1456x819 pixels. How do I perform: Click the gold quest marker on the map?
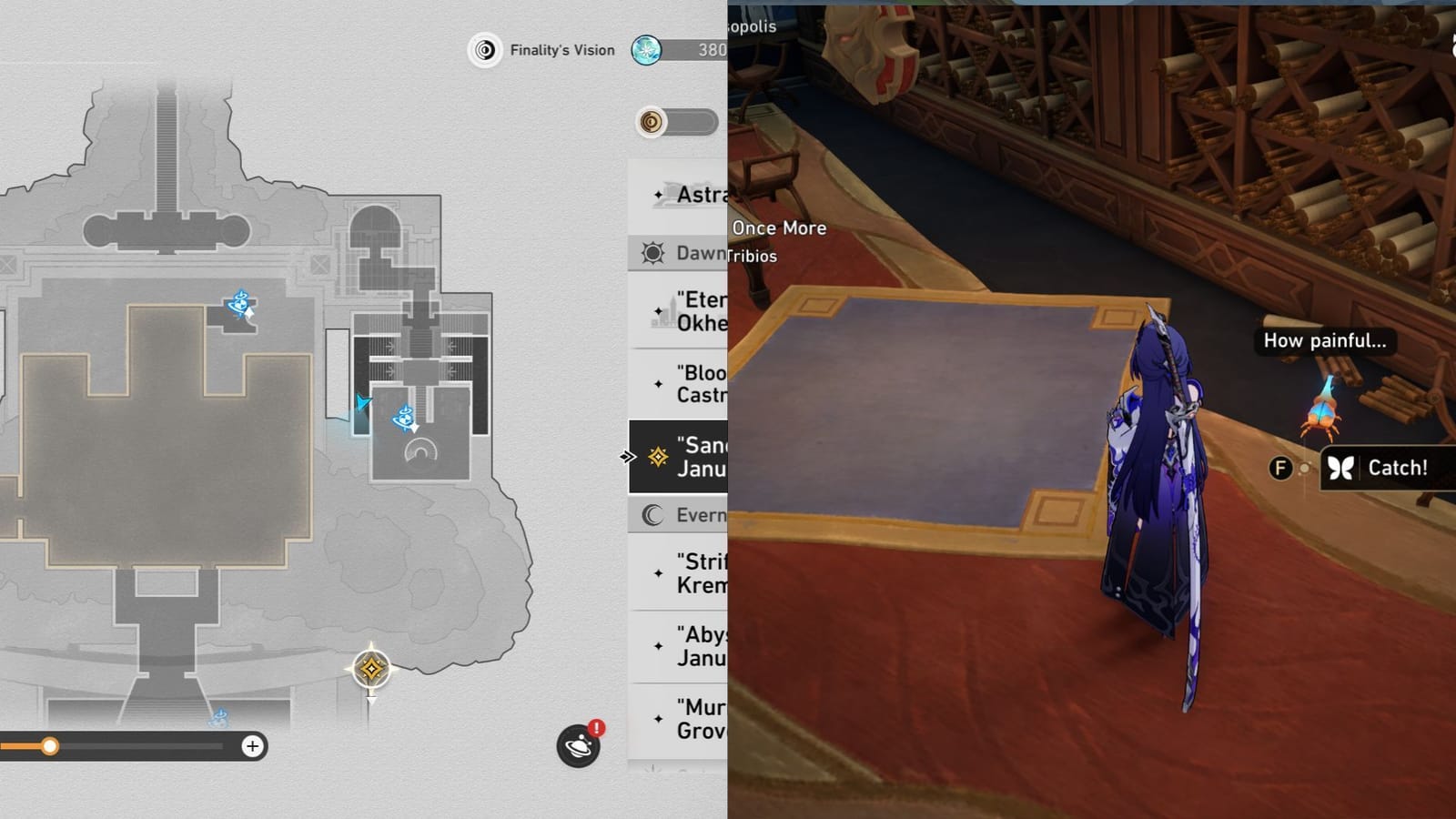click(369, 668)
